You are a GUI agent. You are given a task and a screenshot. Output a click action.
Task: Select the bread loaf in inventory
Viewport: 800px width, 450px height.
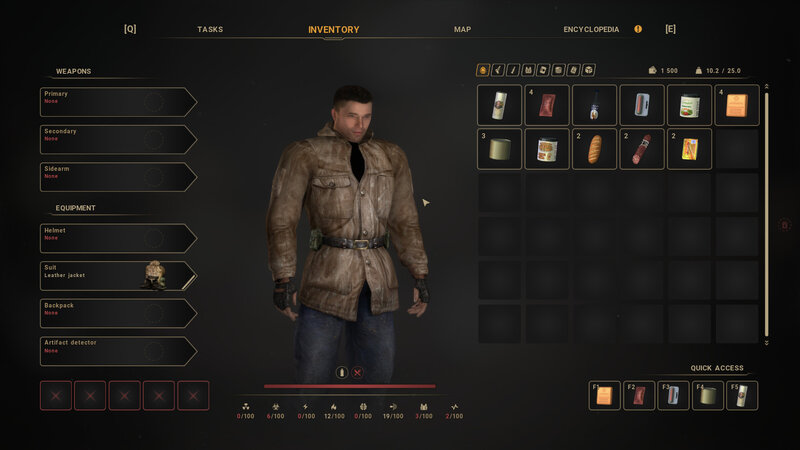(594, 149)
